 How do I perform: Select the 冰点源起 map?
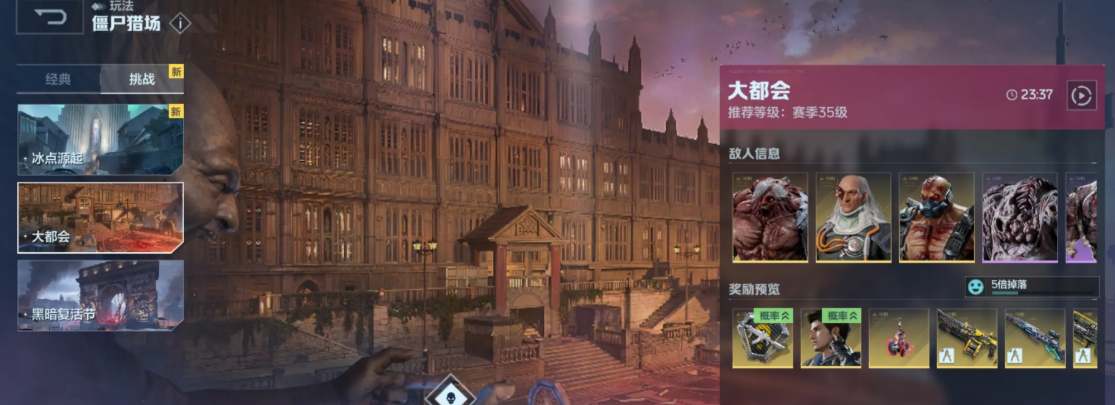pos(100,139)
